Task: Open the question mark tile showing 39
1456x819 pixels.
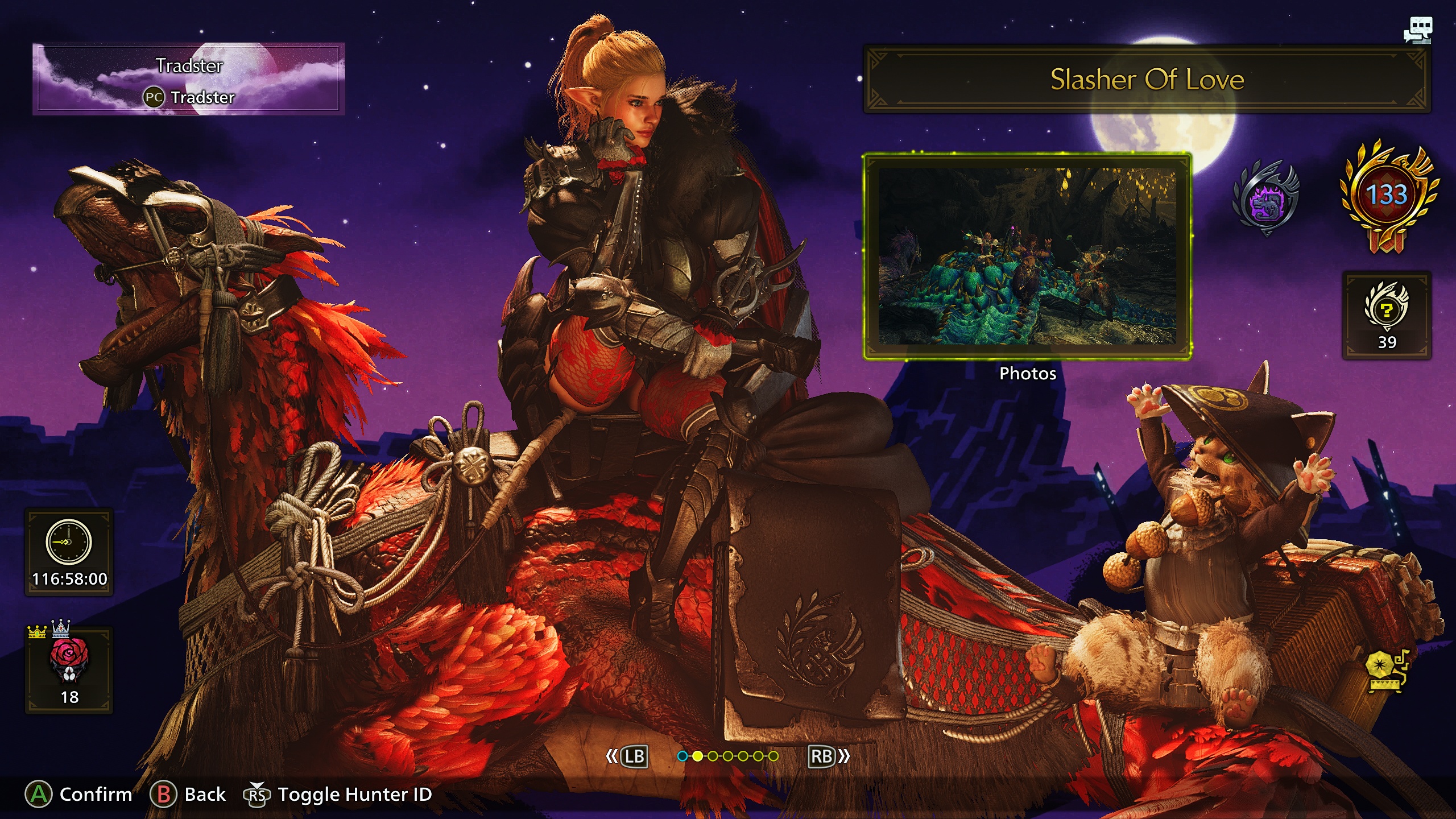Action: click(1387, 315)
